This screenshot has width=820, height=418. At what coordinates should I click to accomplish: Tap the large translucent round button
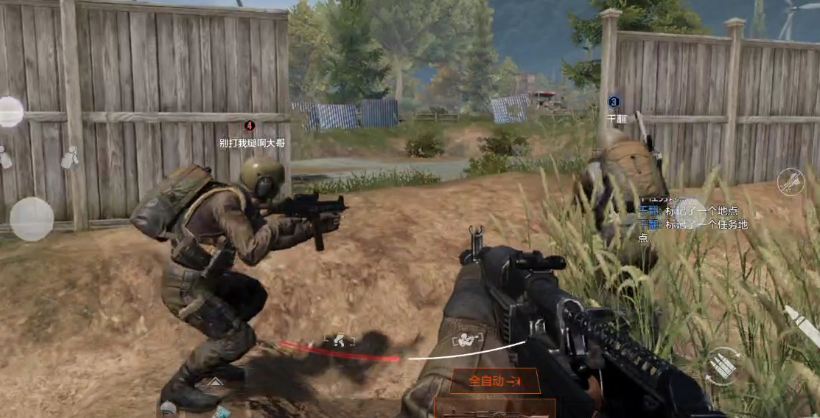coord(31,219)
